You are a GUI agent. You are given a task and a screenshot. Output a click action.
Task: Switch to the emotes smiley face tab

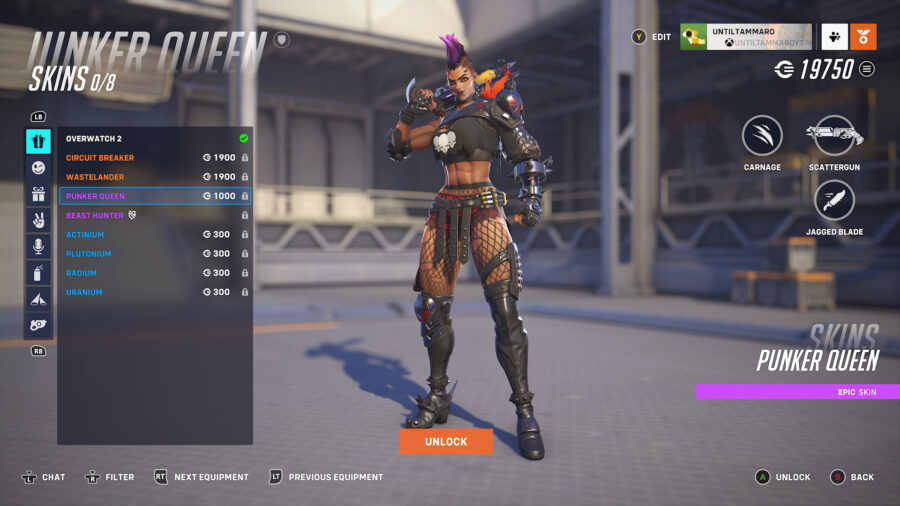point(38,168)
